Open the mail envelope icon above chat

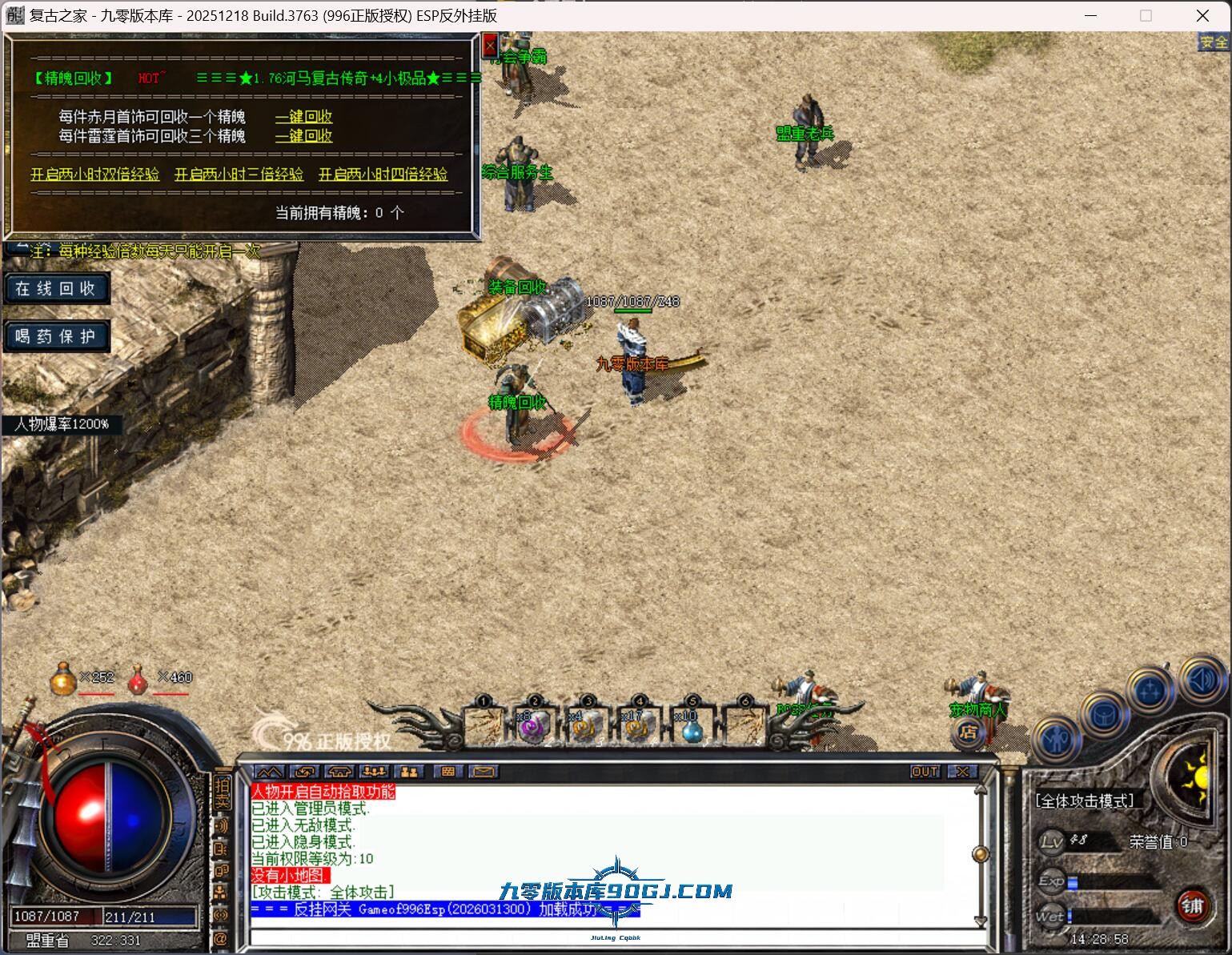484,772
